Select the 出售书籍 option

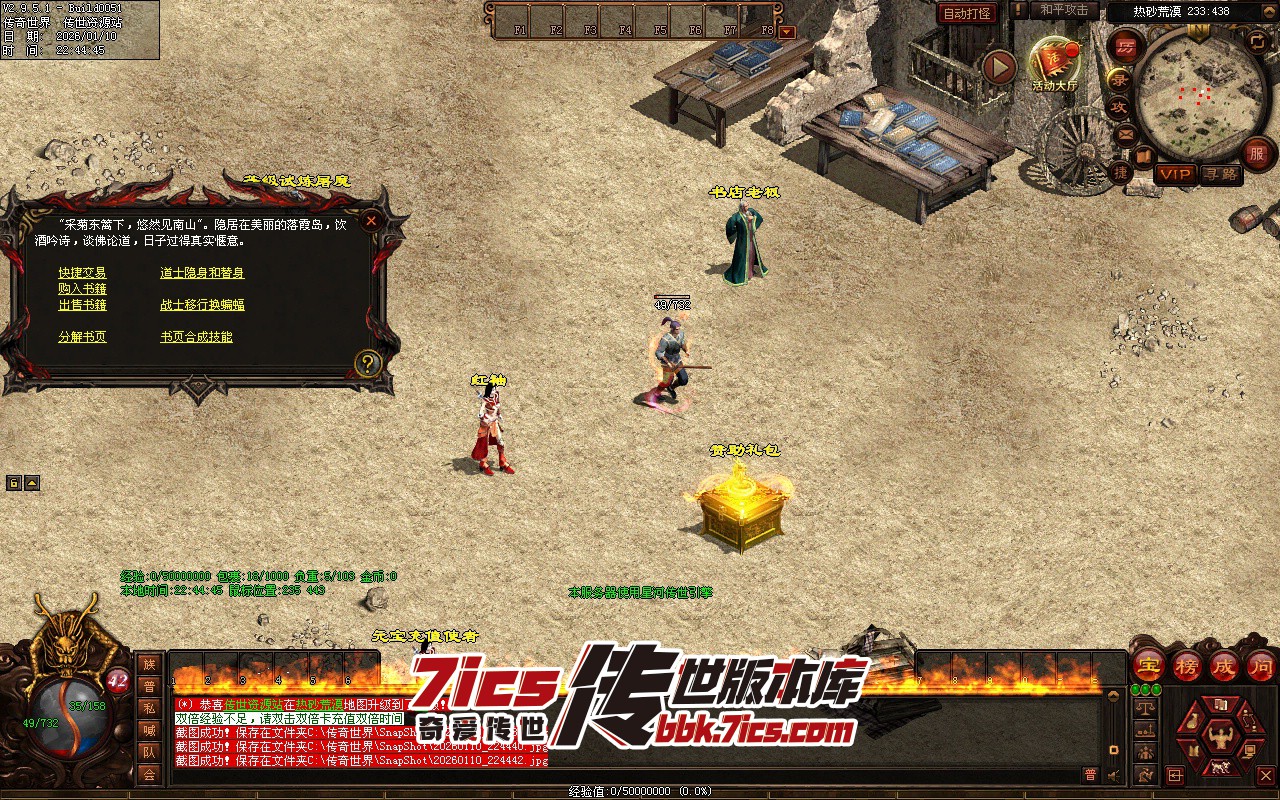pyautogui.click(x=82, y=305)
